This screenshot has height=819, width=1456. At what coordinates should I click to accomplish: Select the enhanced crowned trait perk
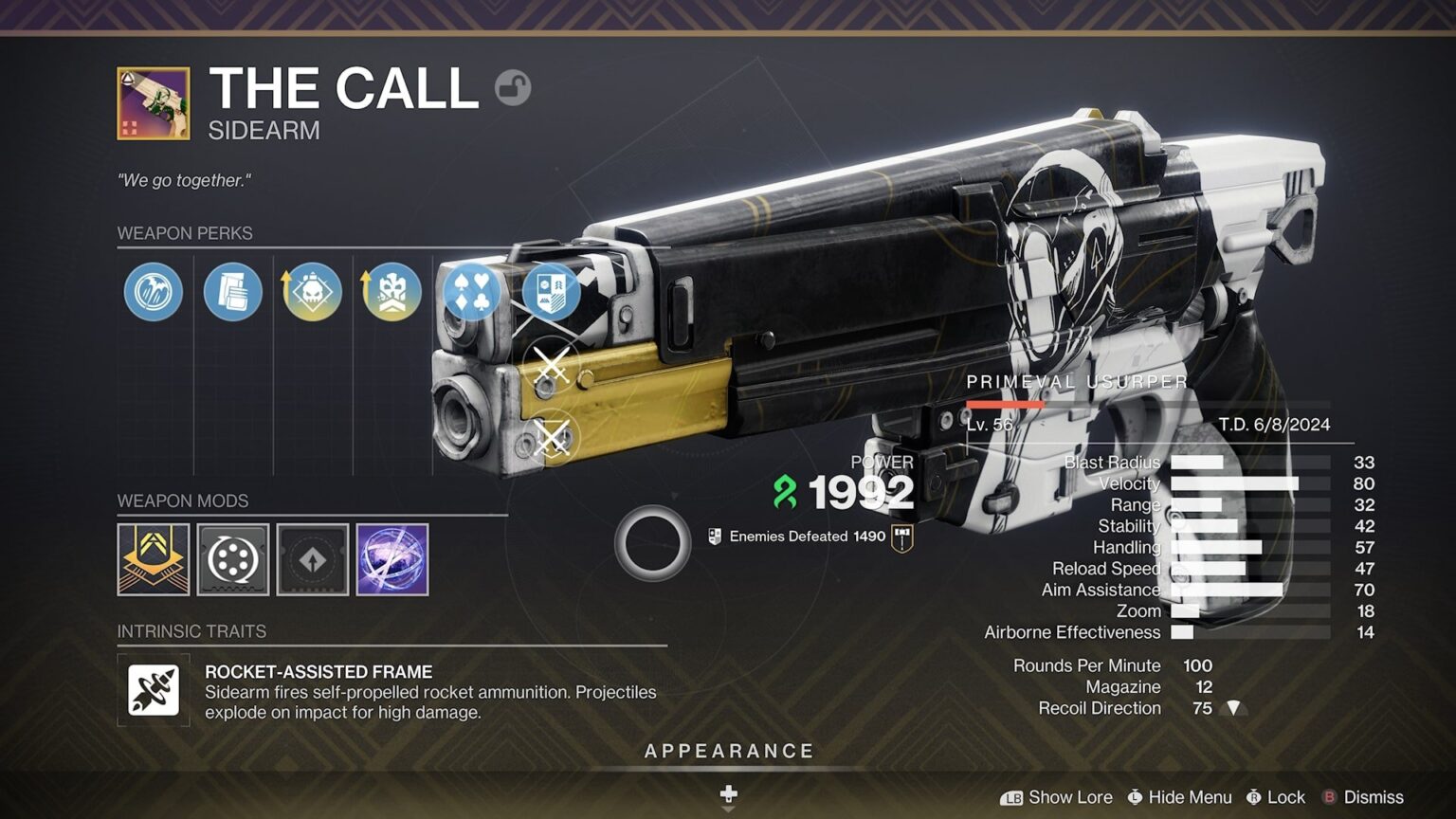[x=391, y=292]
